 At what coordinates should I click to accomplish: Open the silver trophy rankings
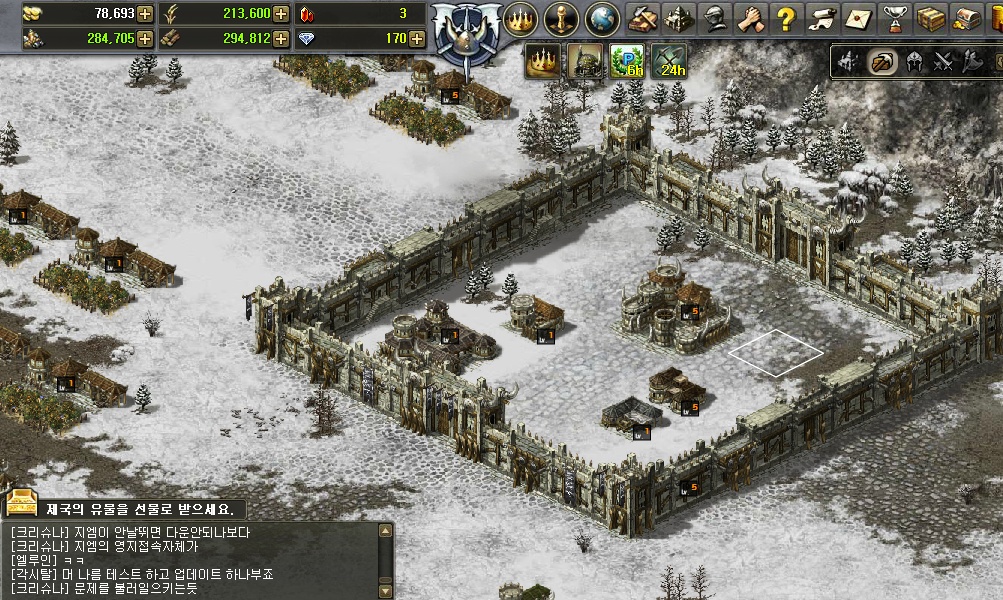point(894,18)
